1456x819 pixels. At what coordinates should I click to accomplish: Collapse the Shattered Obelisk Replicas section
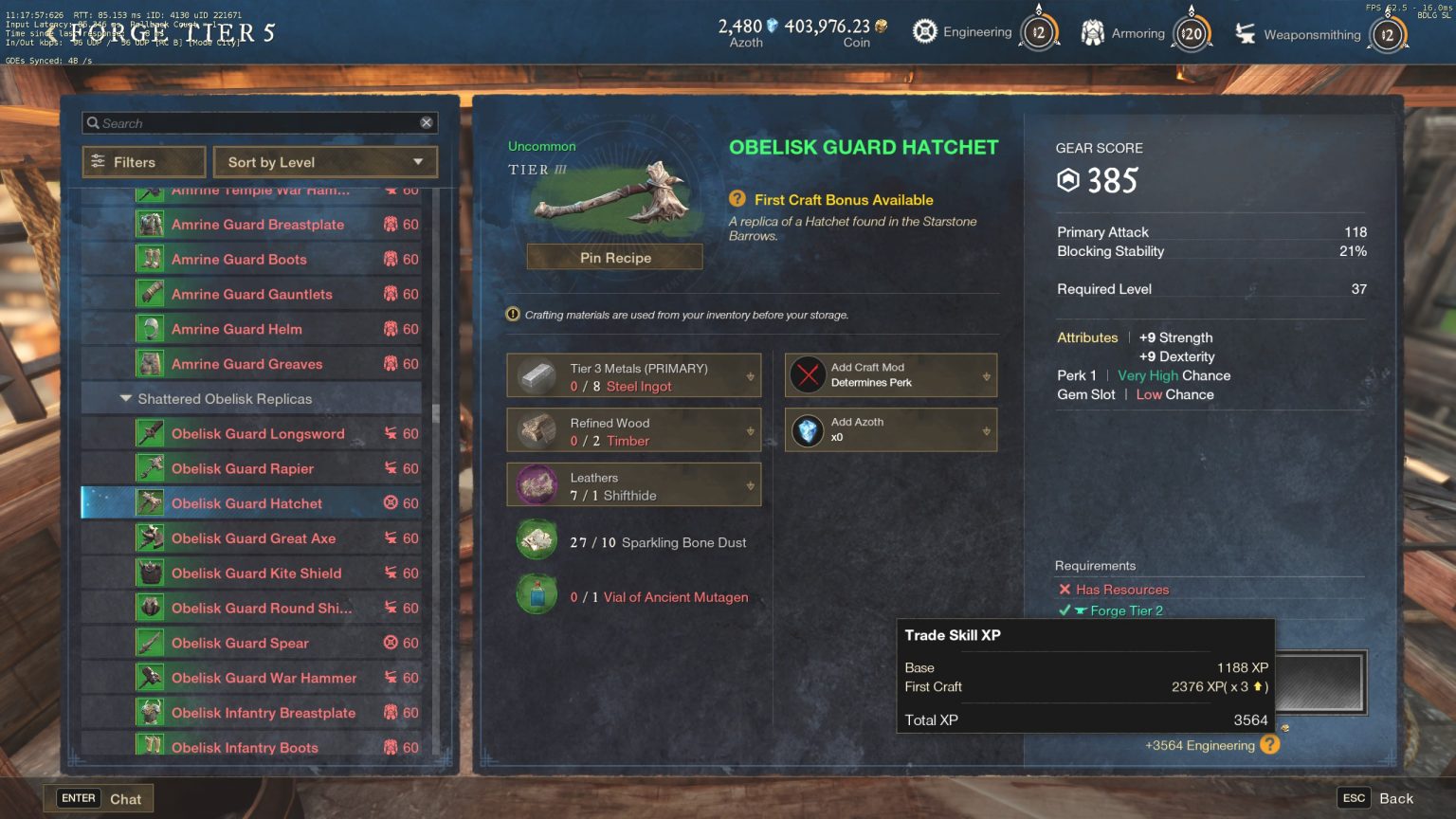point(126,398)
